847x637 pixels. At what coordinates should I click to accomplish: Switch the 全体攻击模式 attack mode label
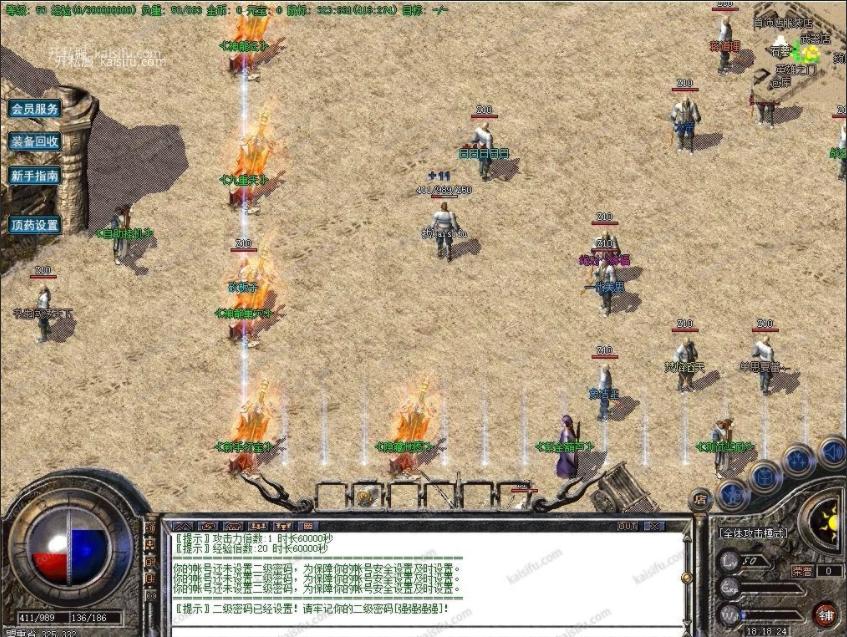click(x=753, y=533)
